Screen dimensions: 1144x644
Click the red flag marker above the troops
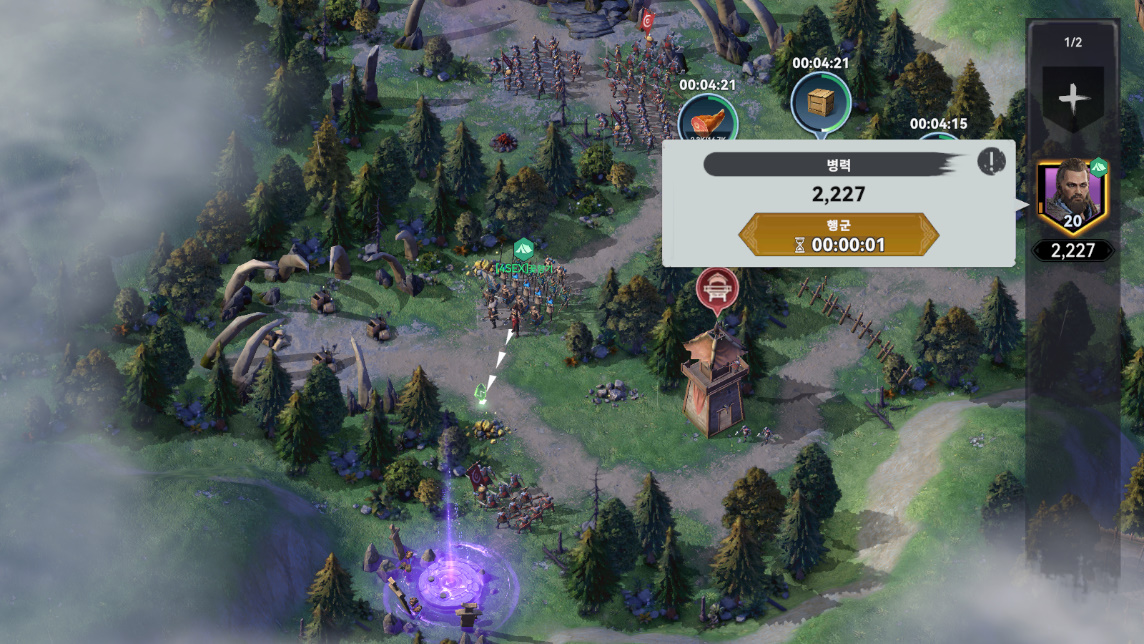pyautogui.click(x=647, y=18)
